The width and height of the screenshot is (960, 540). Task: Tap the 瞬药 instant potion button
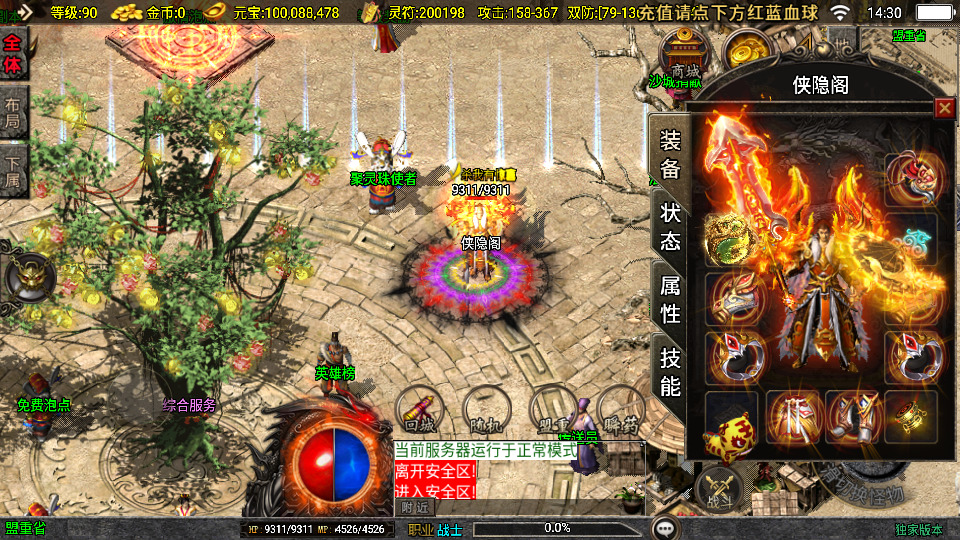coord(623,408)
